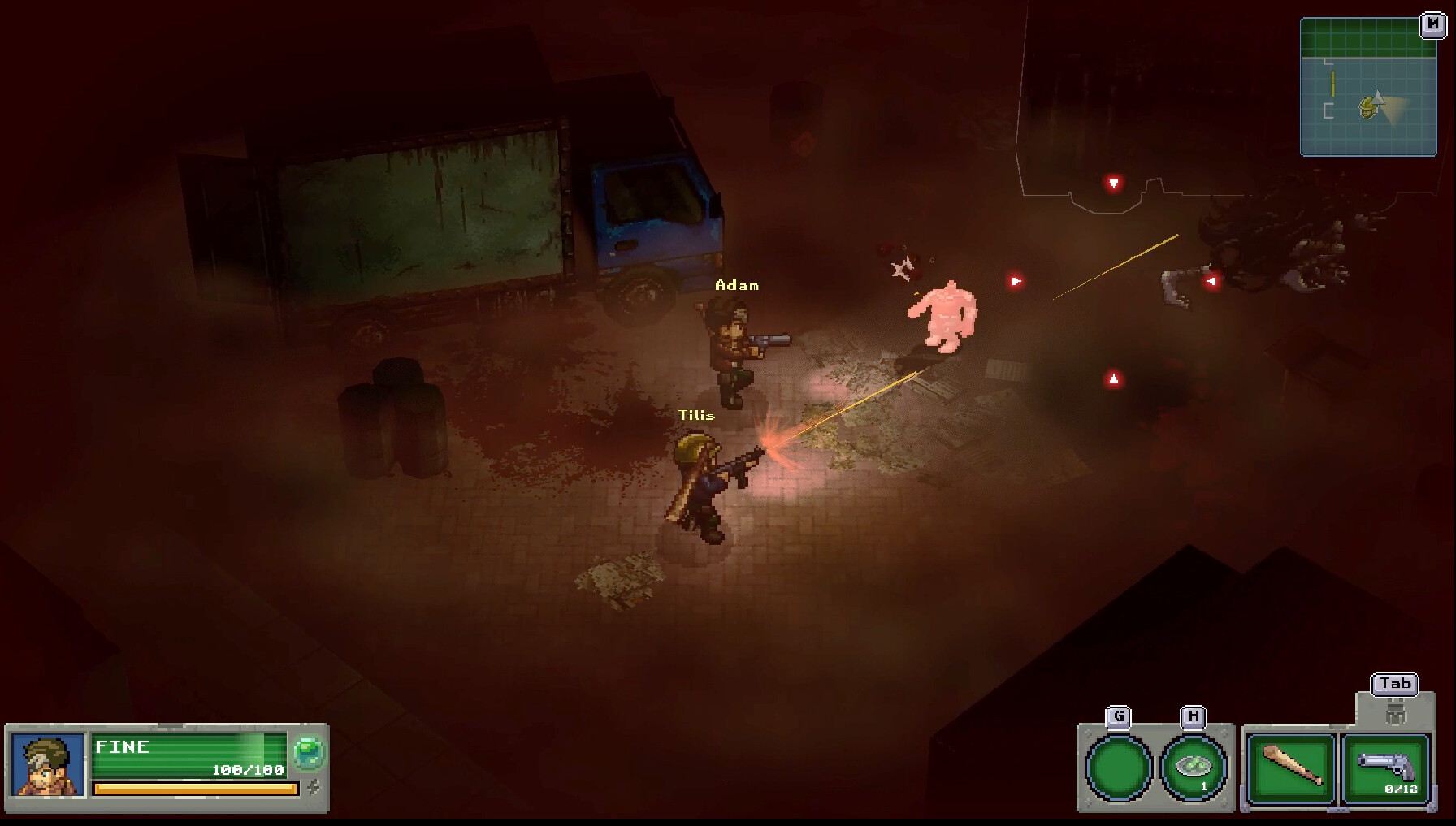
Task: Click a red enemy marker near the fence
Action: 1112,182
